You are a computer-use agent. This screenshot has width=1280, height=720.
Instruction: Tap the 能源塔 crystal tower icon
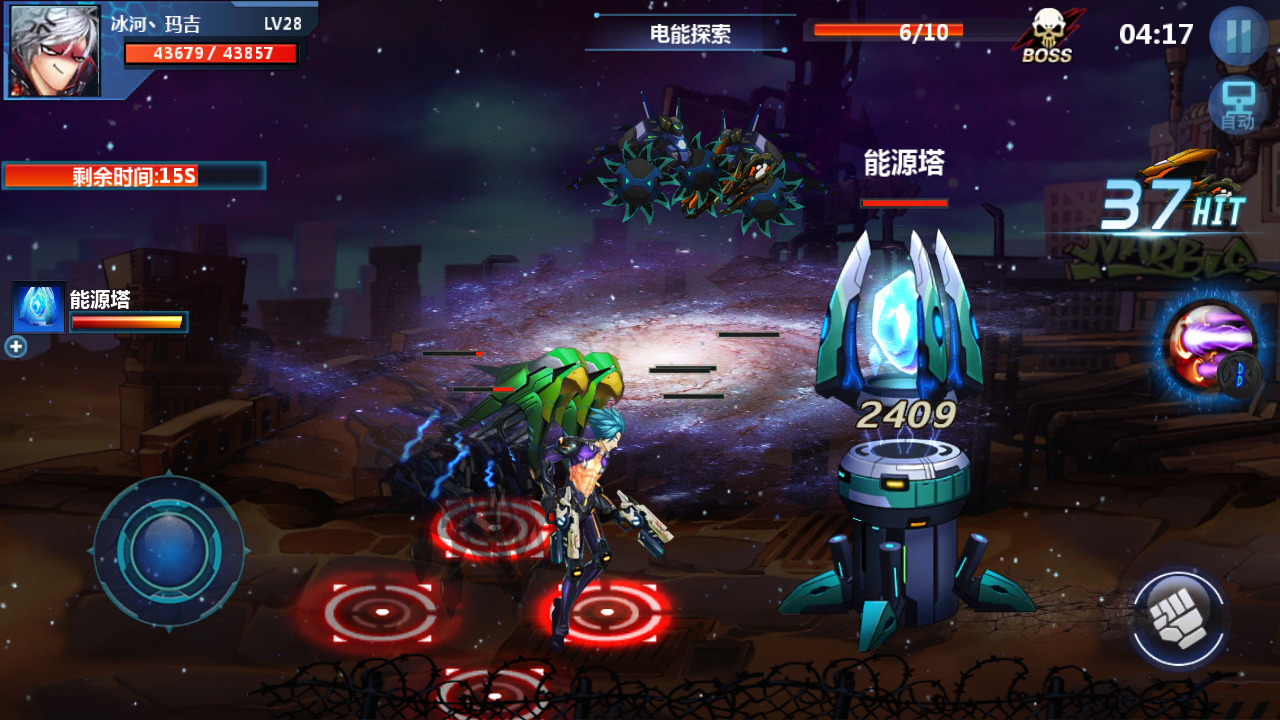[39, 307]
